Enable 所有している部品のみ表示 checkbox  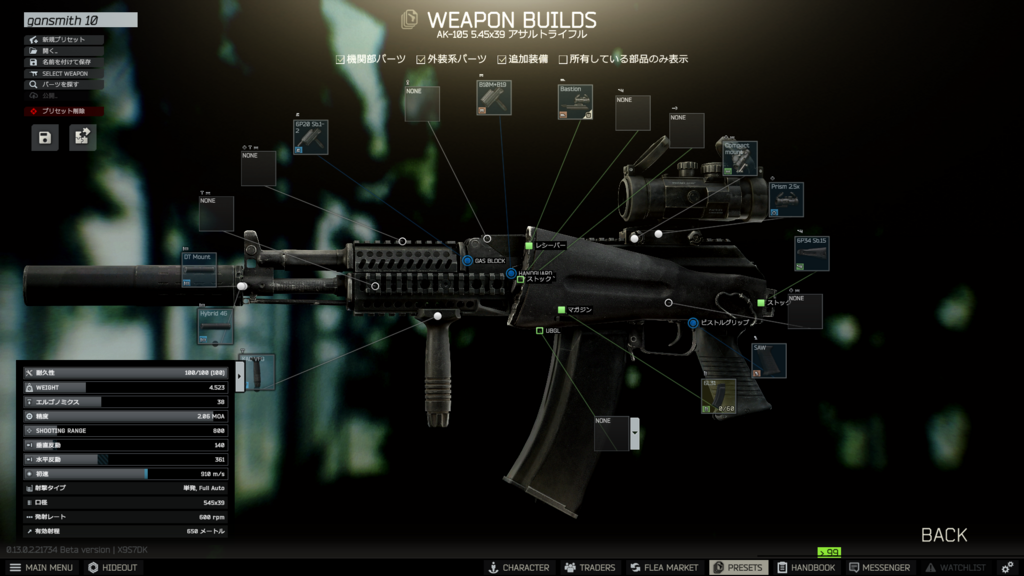pyautogui.click(x=563, y=59)
